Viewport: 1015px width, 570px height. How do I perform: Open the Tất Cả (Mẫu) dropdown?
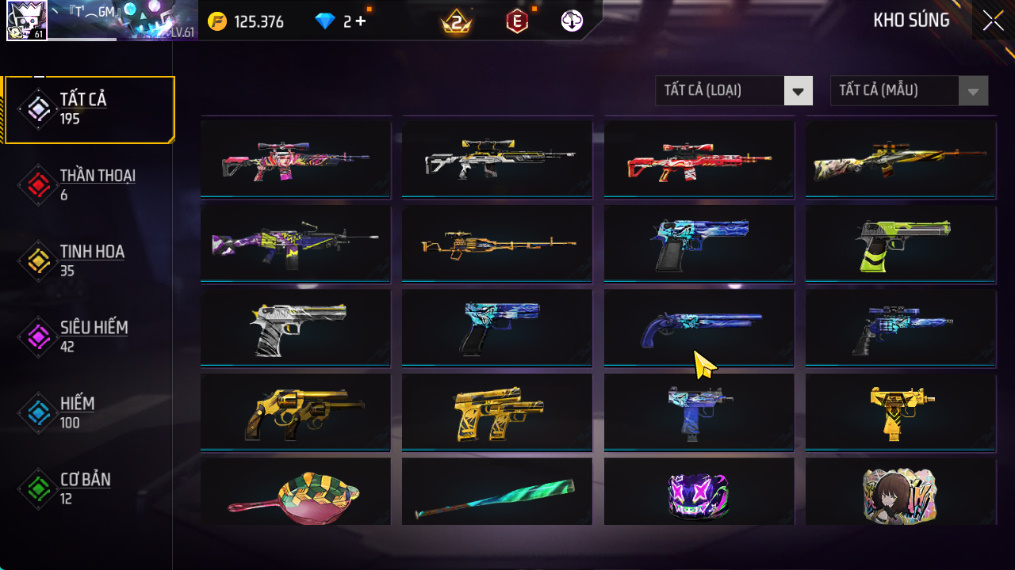[x=908, y=91]
